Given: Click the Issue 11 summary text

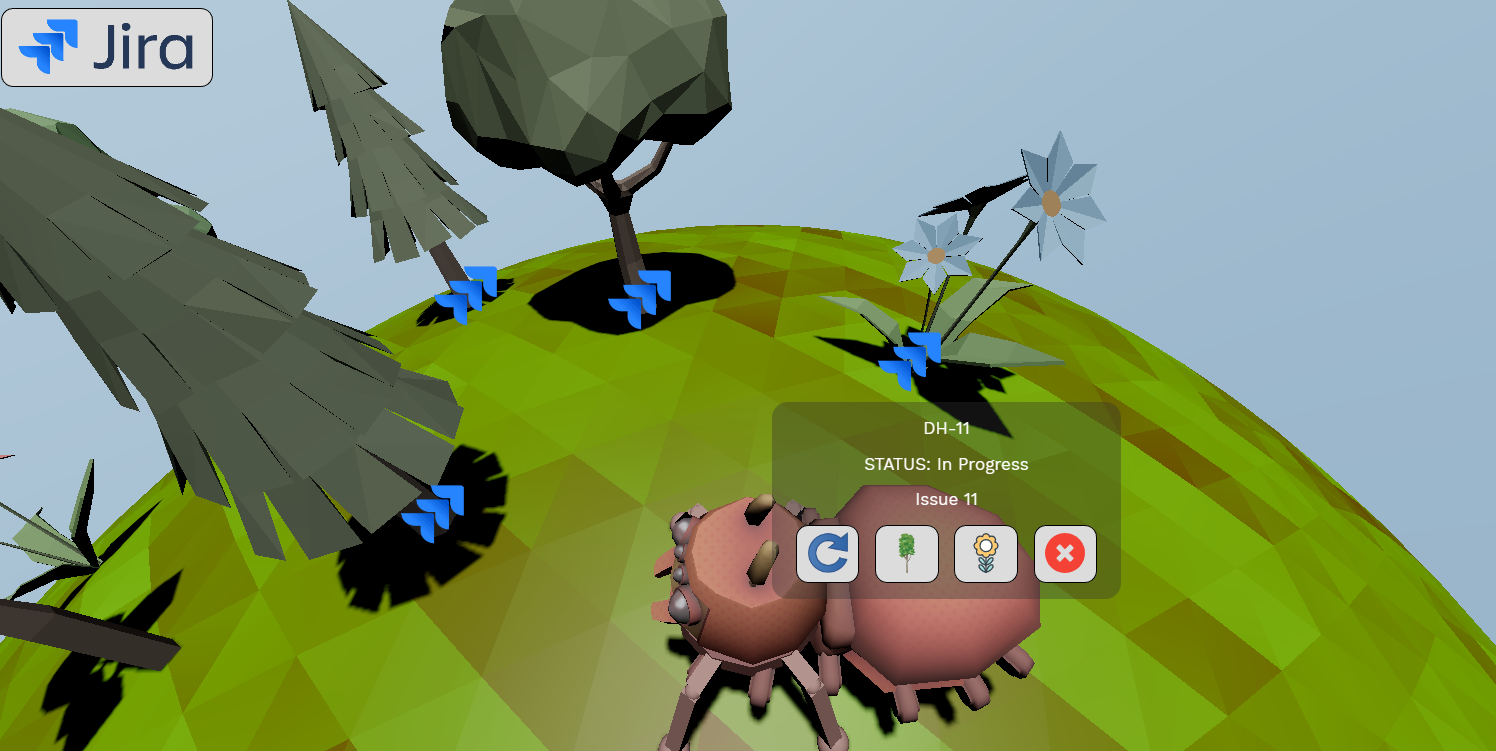Looking at the screenshot, I should pos(946,499).
